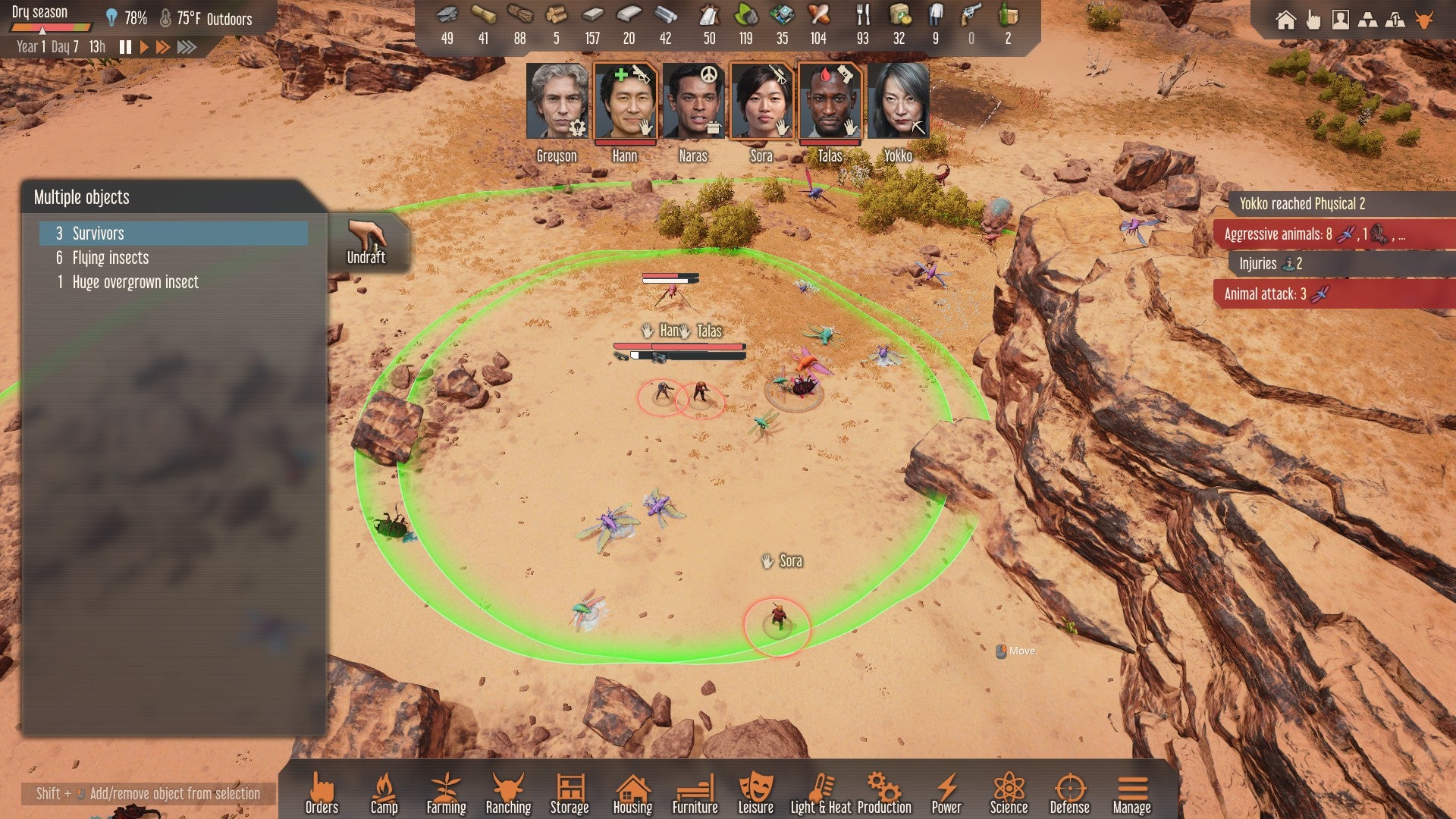
Task: Open the Light & Heat category
Action: (821, 793)
